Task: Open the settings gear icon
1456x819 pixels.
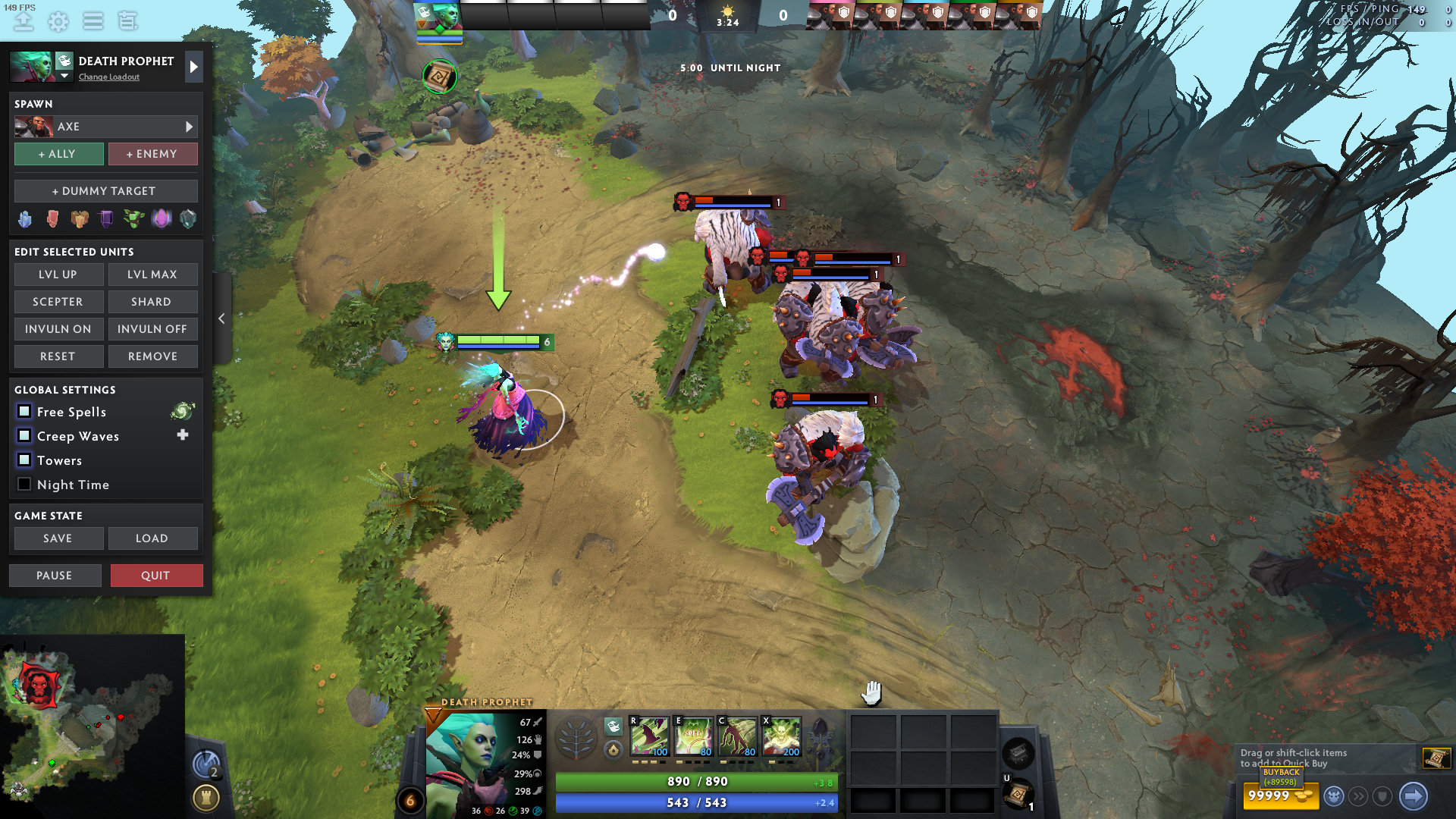Action: pos(58,21)
